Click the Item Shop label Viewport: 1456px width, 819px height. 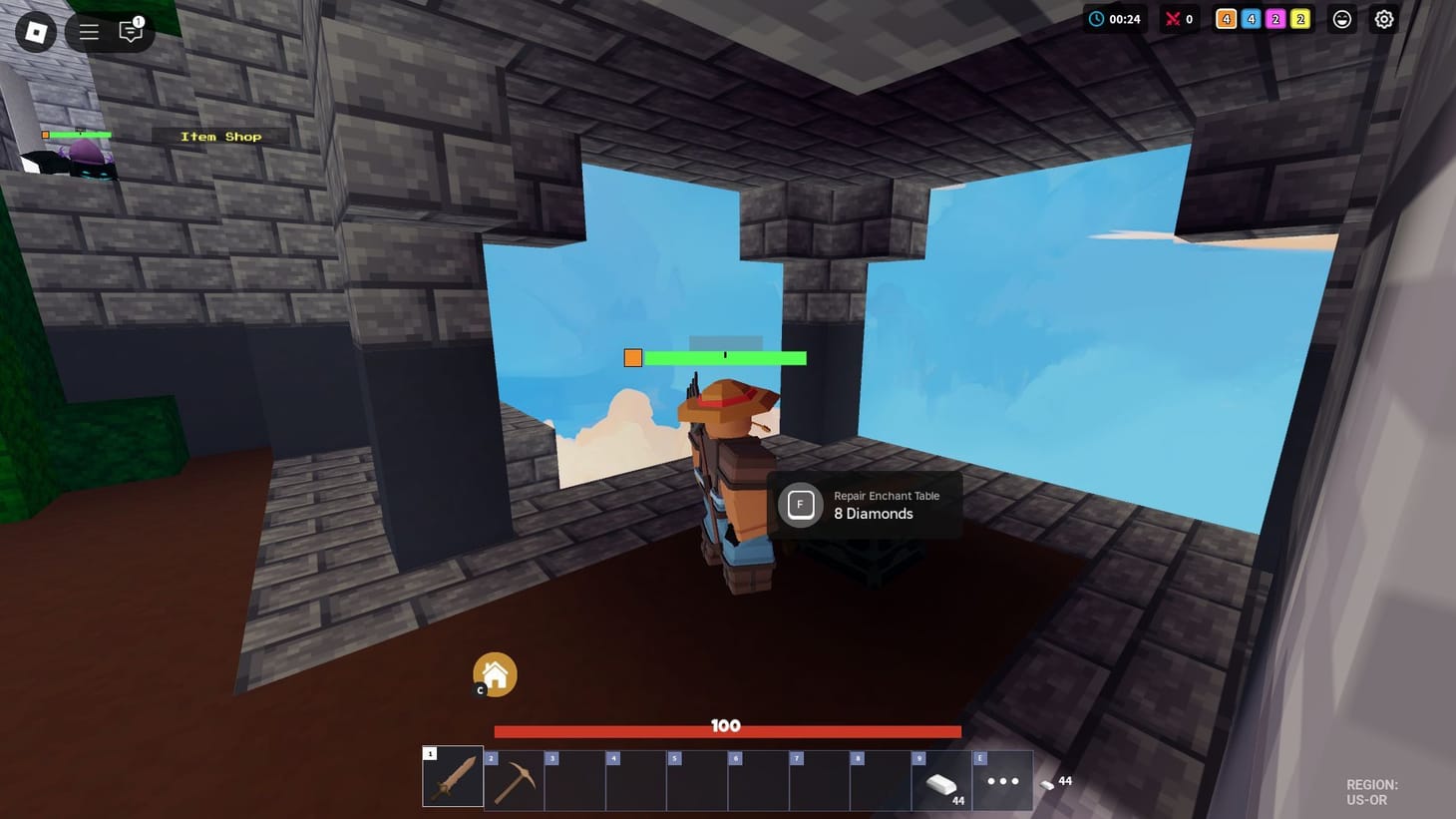[x=219, y=136]
